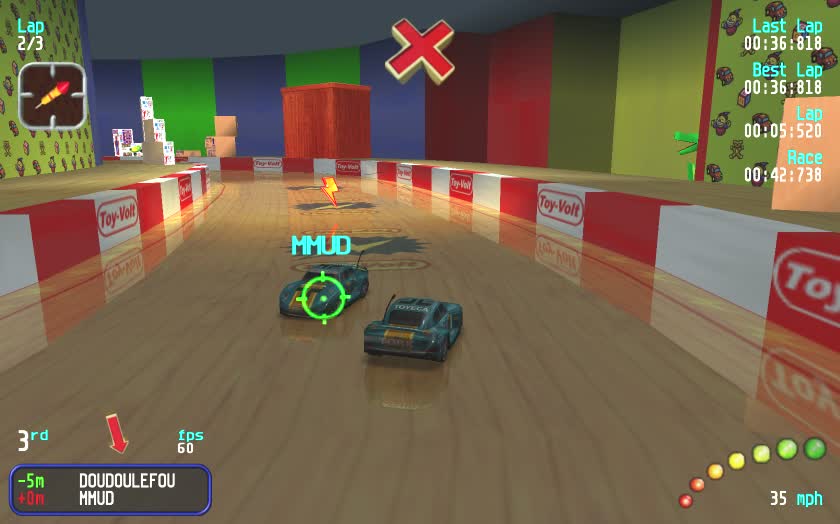Choose the MMUD row in the standings

point(97,498)
